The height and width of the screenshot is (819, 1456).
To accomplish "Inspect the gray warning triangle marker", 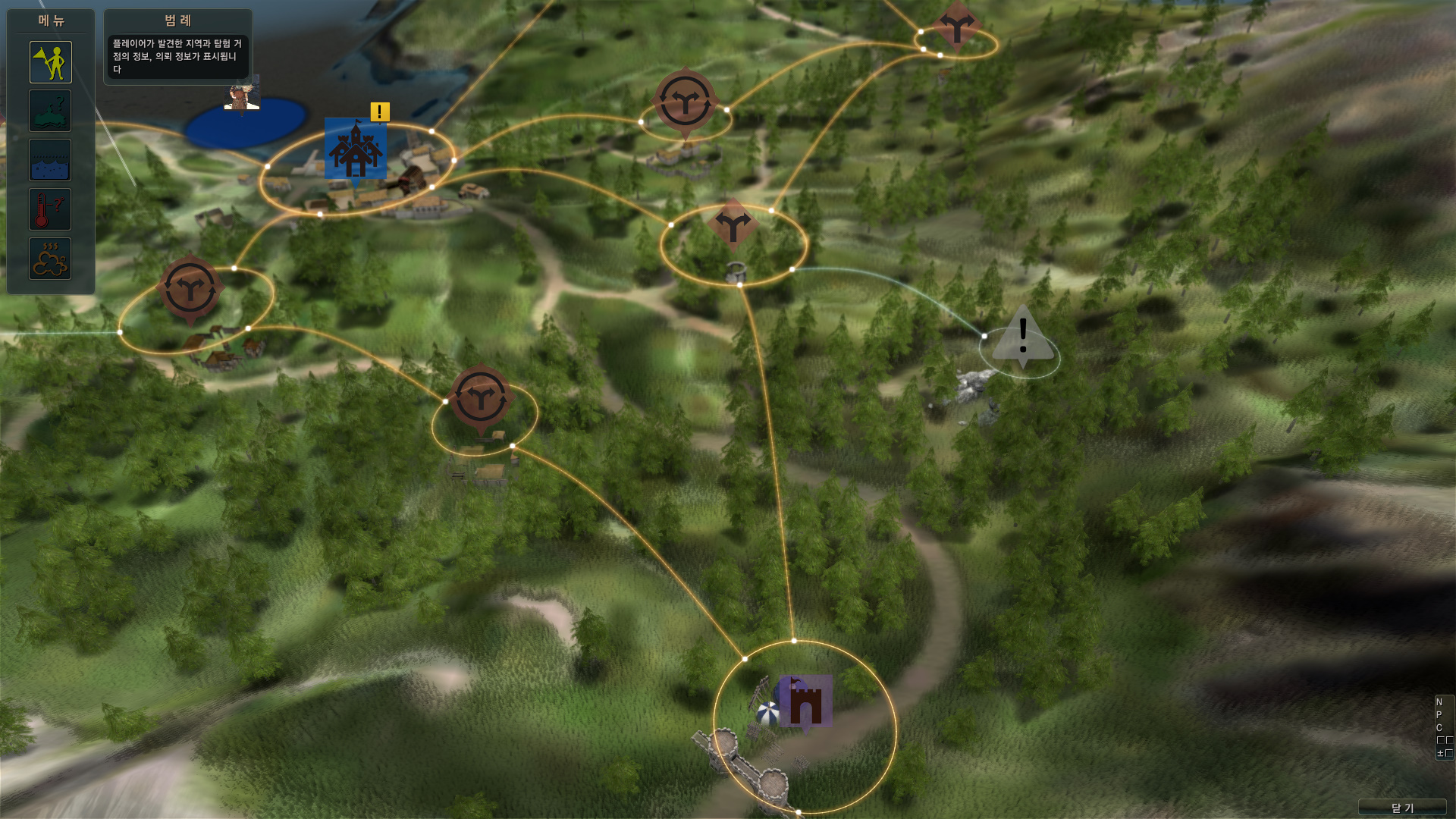I will (1023, 337).
